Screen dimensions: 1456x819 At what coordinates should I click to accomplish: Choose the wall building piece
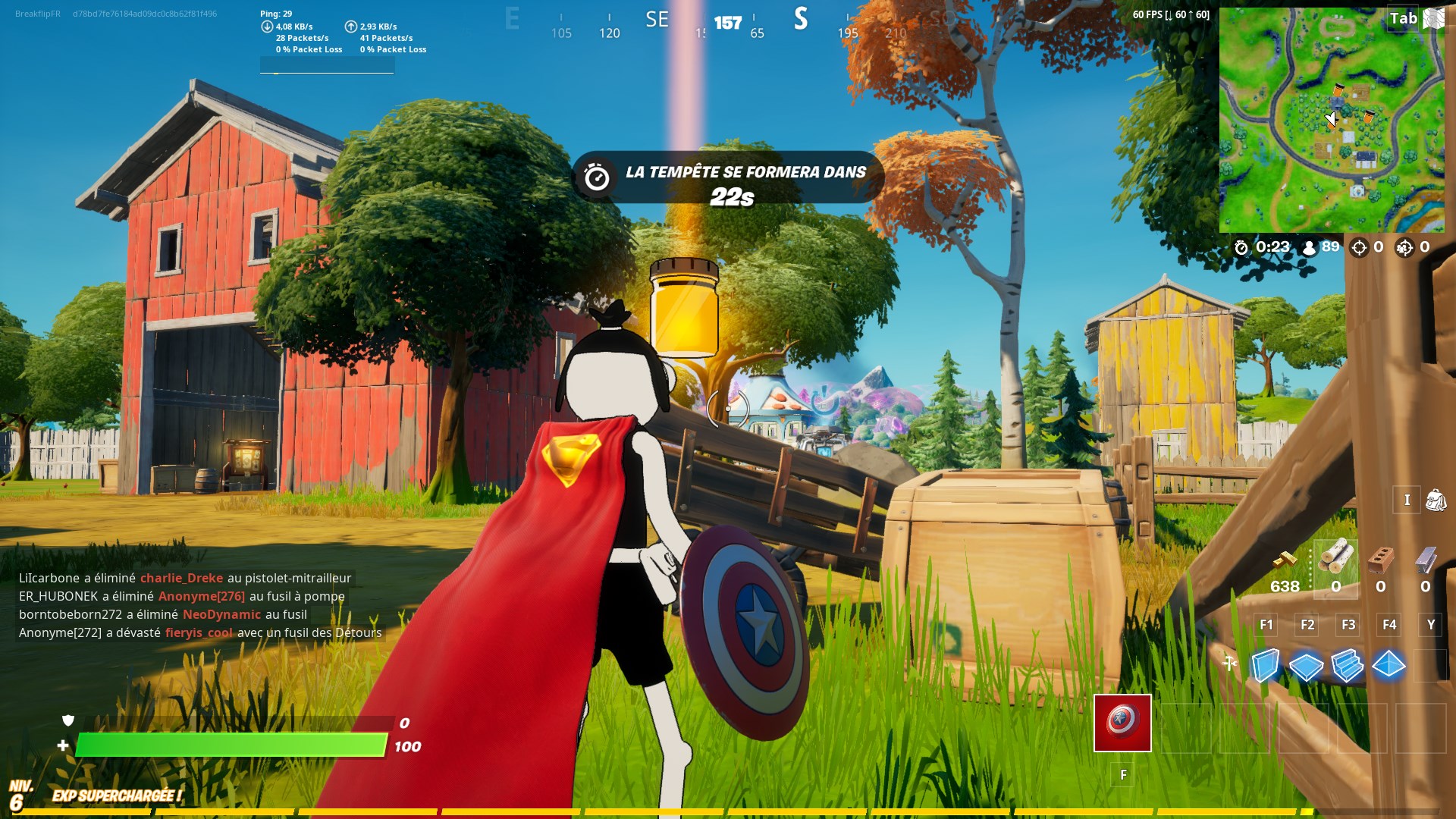click(x=1265, y=666)
